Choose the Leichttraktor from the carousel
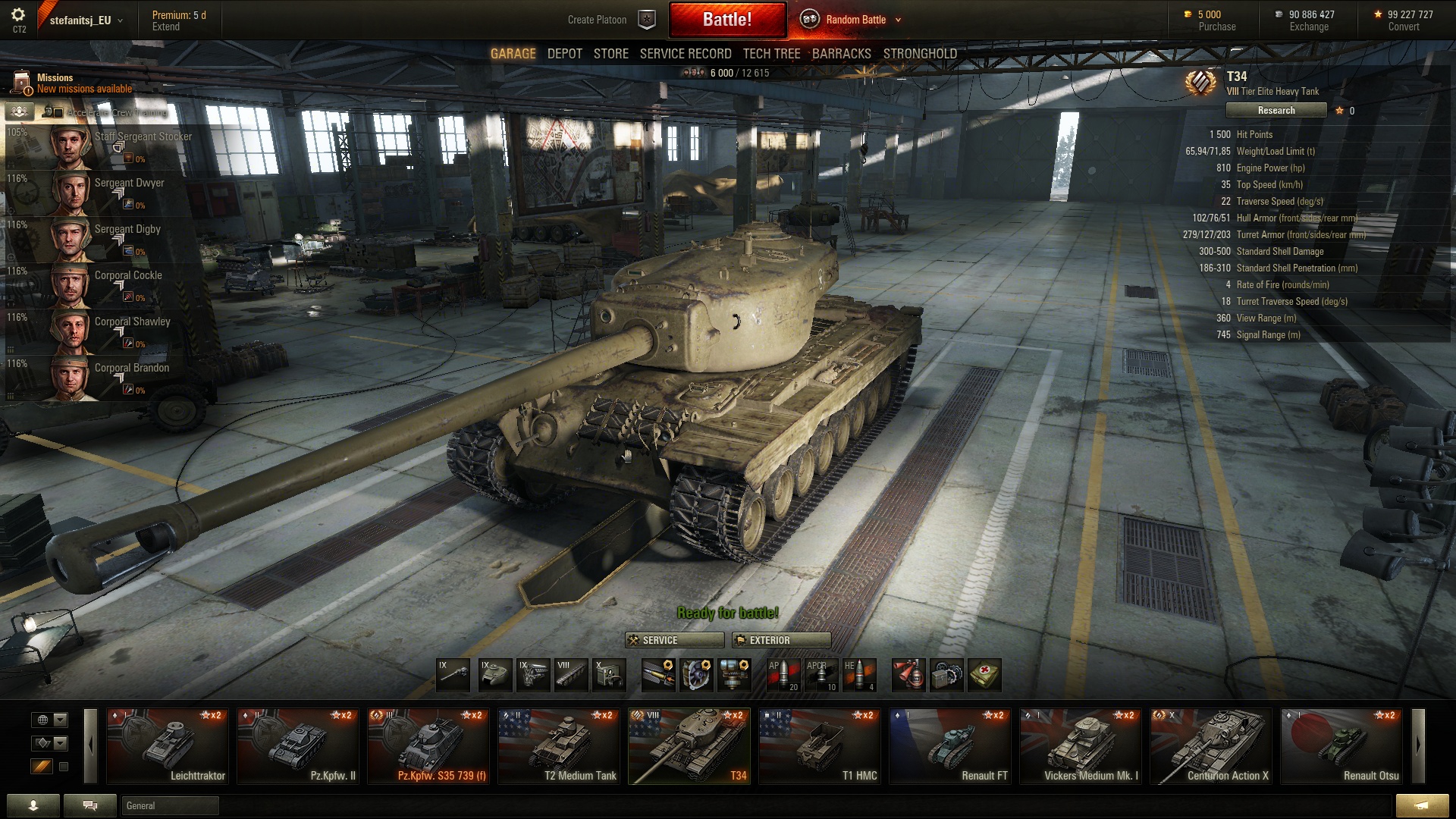Image resolution: width=1456 pixels, height=819 pixels. [167, 746]
